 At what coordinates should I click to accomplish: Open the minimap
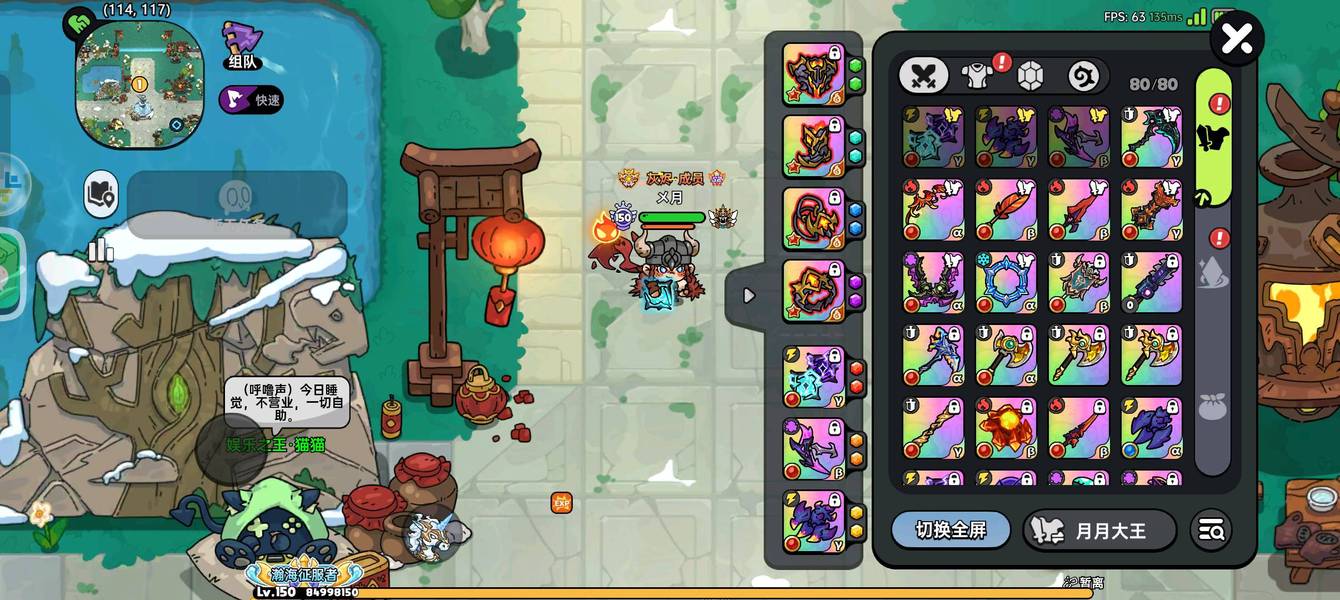coord(139,84)
